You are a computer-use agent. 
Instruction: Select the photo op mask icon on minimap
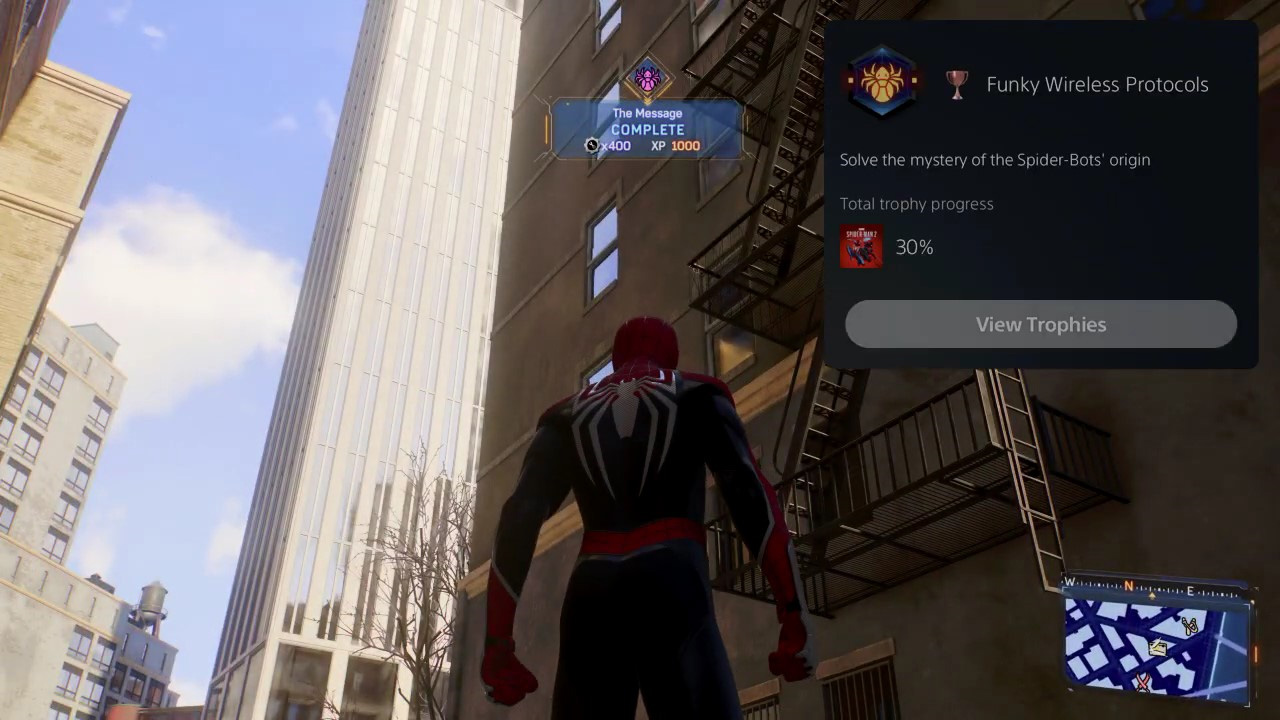[1156, 647]
